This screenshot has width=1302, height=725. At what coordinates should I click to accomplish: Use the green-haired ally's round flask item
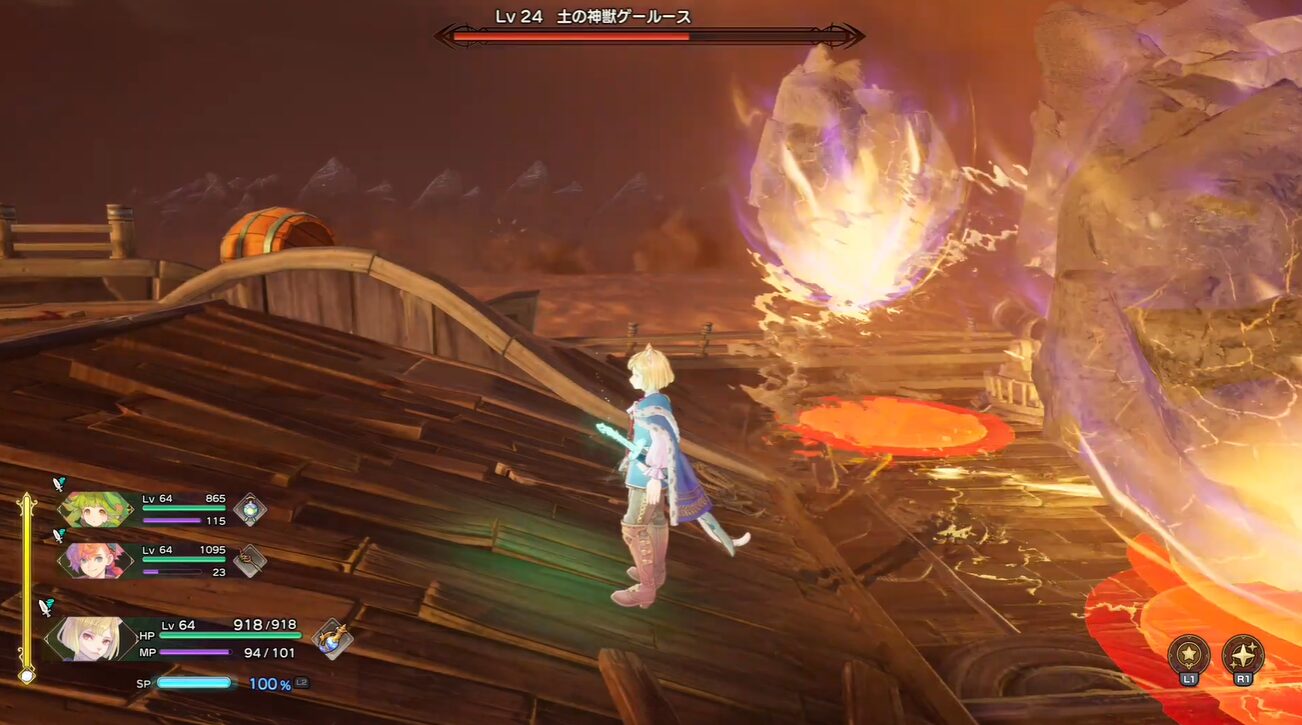click(249, 509)
